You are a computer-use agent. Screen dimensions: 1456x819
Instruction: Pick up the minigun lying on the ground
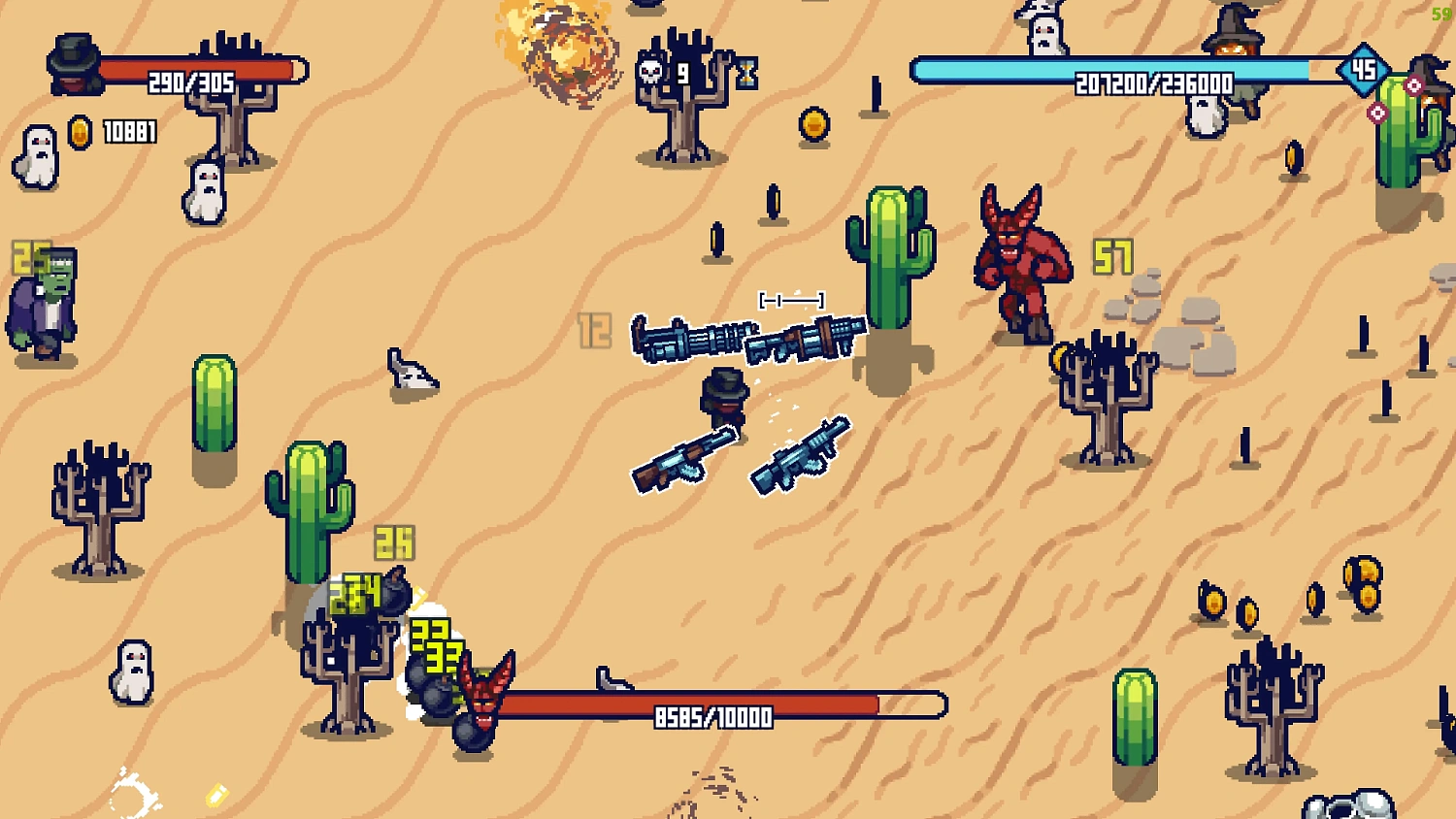(x=691, y=338)
